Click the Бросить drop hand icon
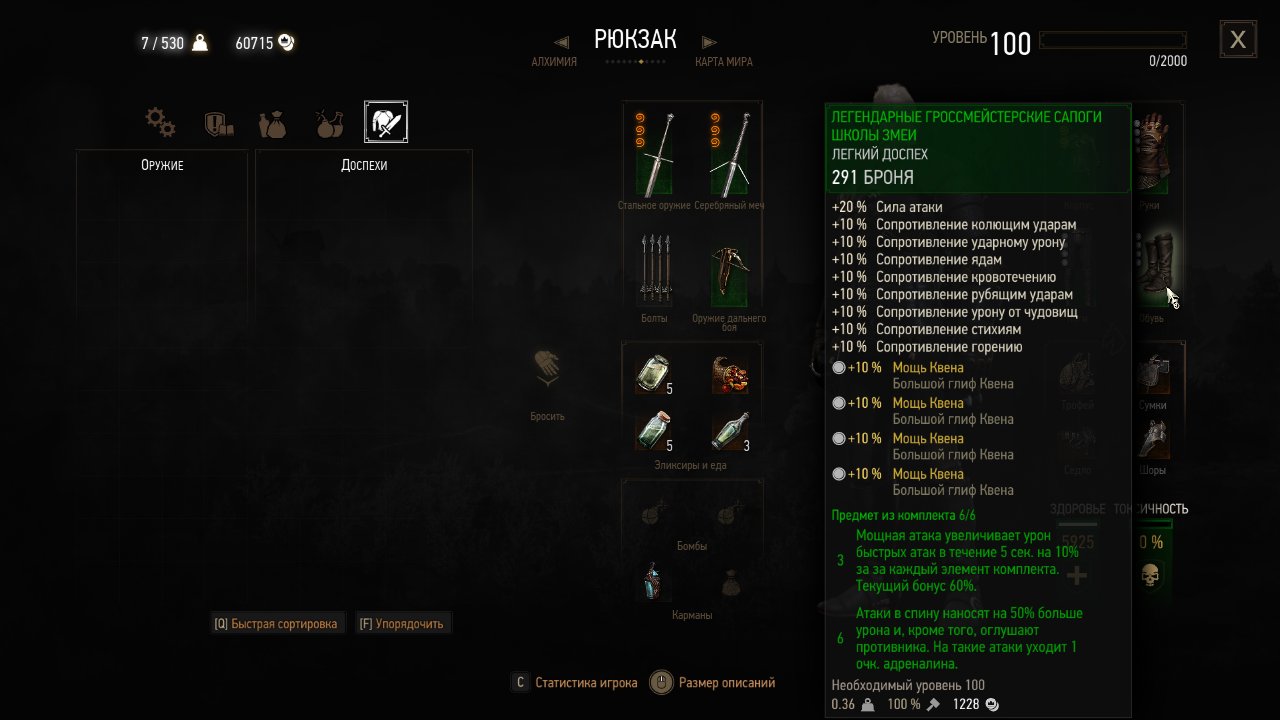The width and height of the screenshot is (1280, 720). click(x=547, y=372)
